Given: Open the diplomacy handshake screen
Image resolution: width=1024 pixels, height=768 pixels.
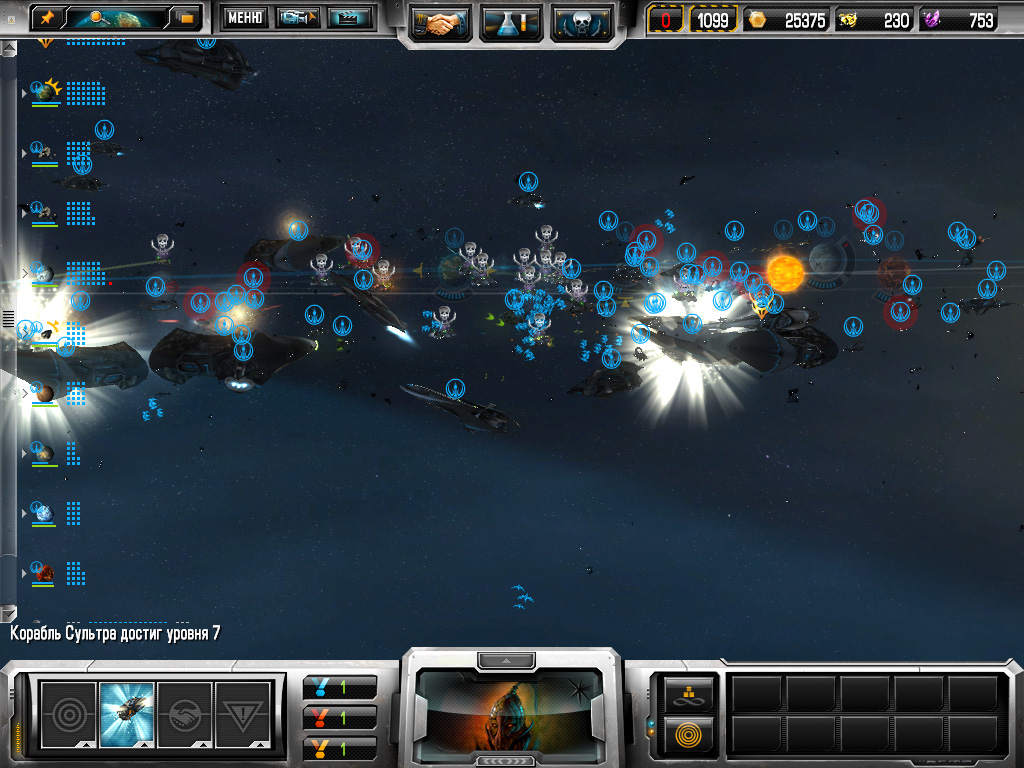Looking at the screenshot, I should pyautogui.click(x=441, y=21).
